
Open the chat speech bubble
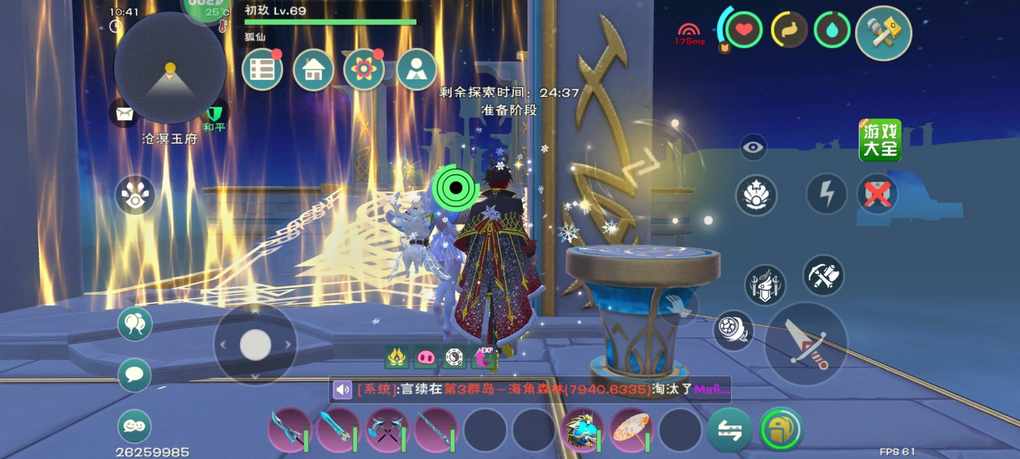coord(135,375)
